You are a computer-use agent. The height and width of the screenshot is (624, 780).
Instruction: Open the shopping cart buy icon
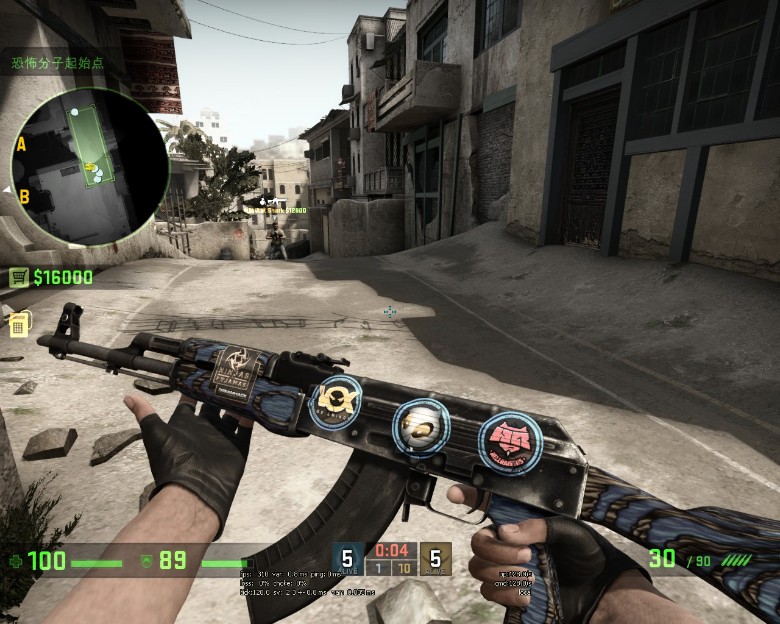[x=18, y=277]
